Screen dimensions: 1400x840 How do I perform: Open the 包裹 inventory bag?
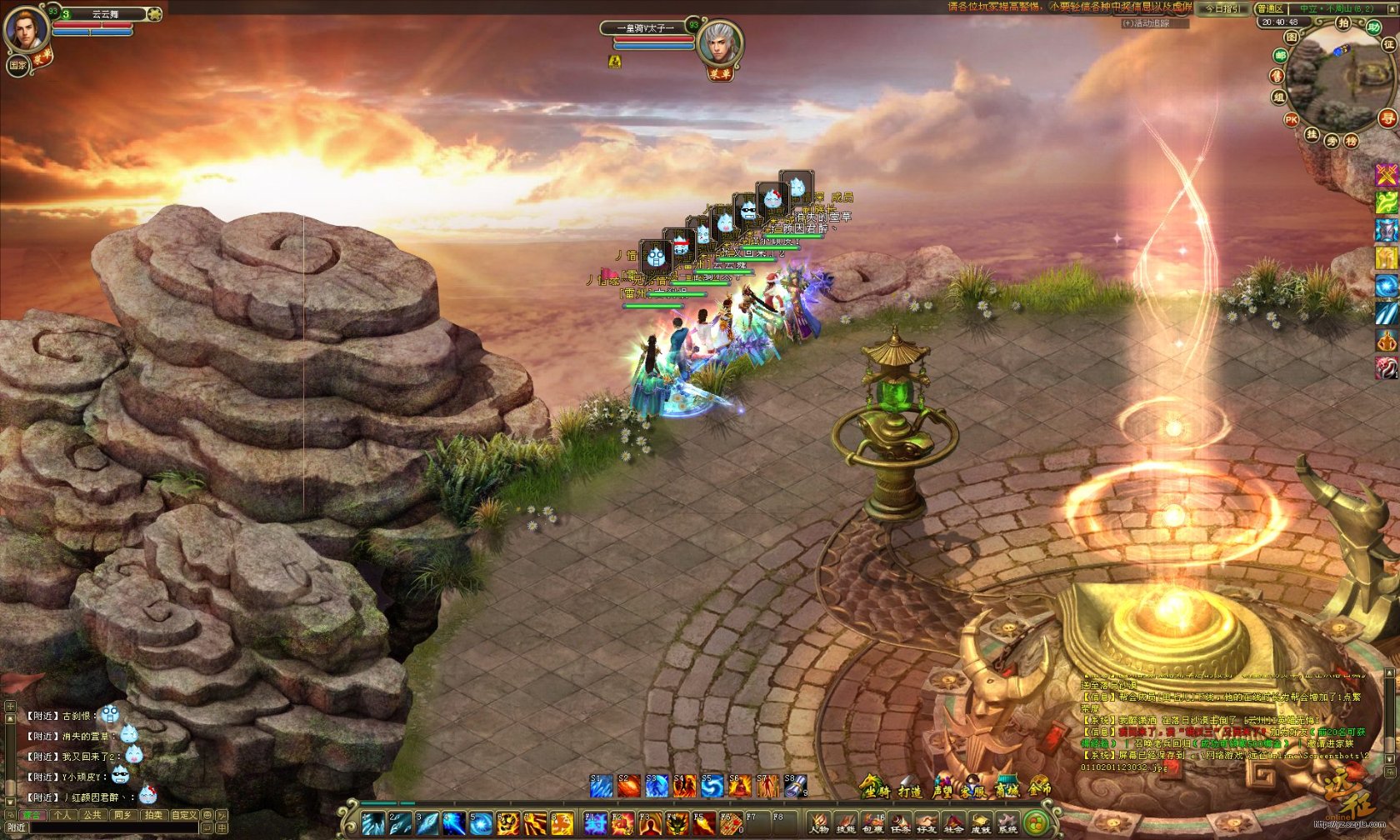pyautogui.click(x=872, y=824)
